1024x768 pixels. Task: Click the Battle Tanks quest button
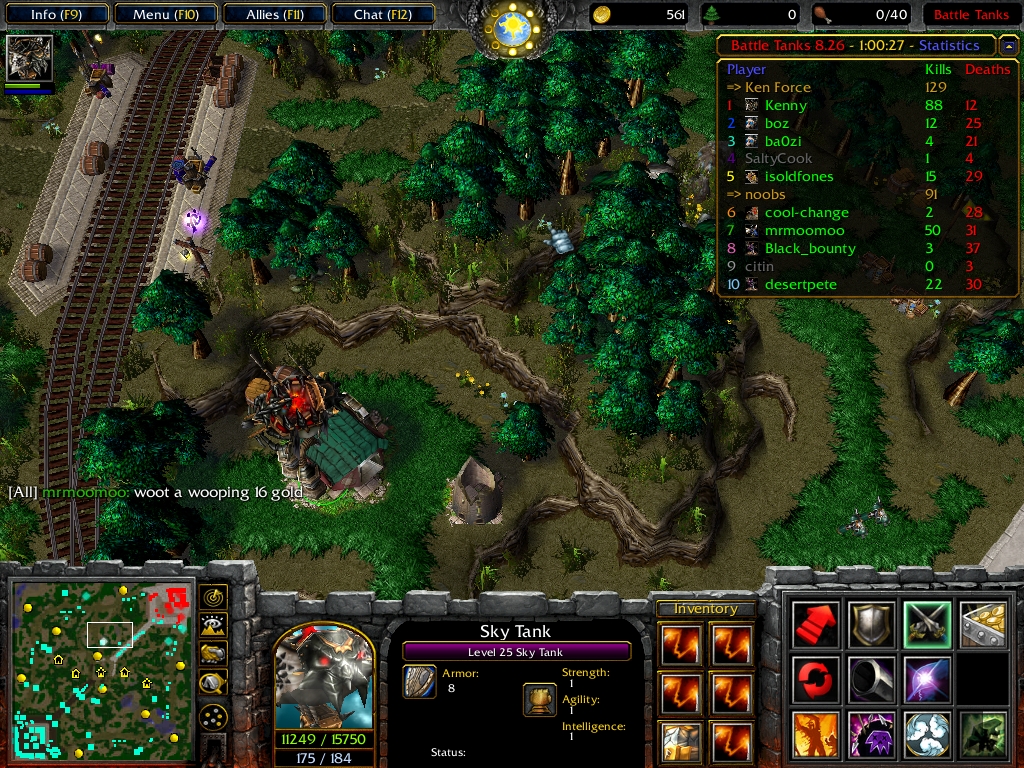tap(970, 15)
